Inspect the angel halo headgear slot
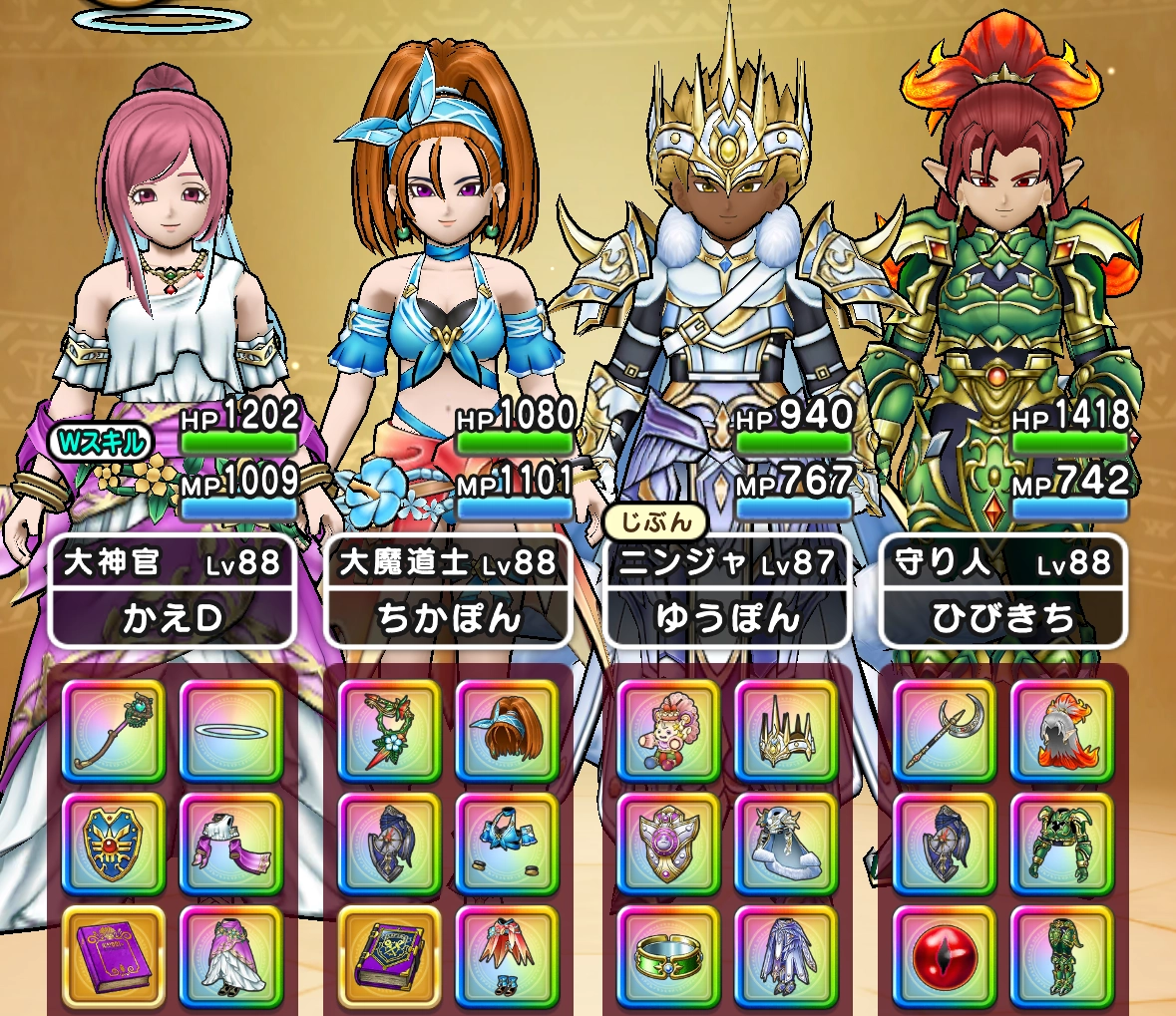The height and width of the screenshot is (1016, 1176). pos(231,731)
